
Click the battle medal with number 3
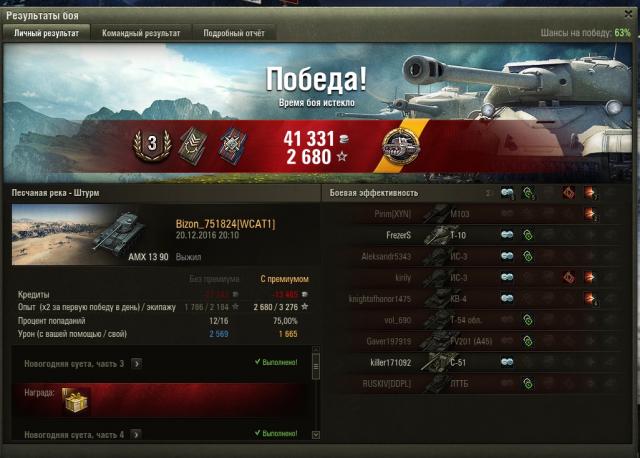[152, 144]
